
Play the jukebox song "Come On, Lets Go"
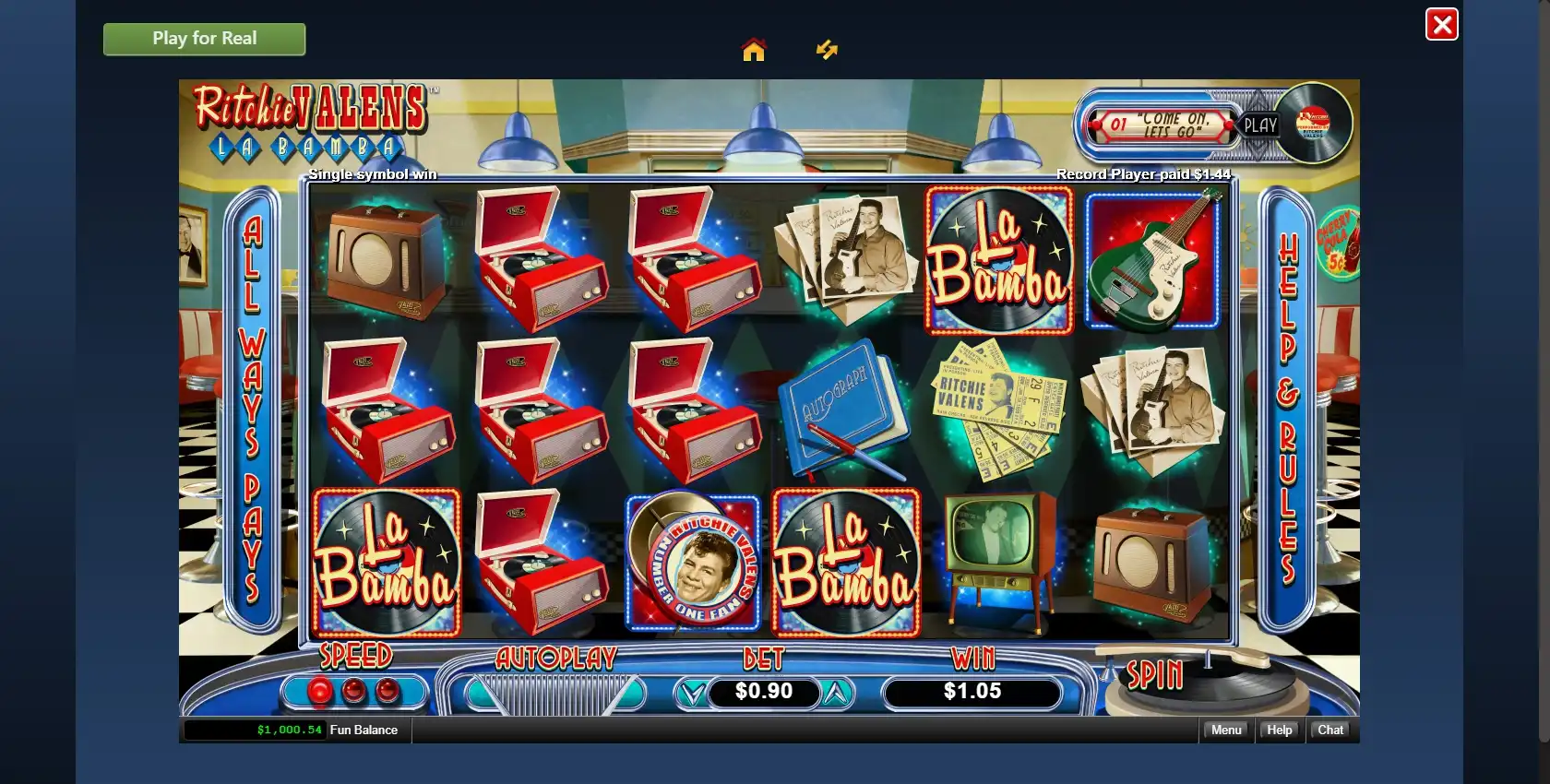(x=1259, y=125)
